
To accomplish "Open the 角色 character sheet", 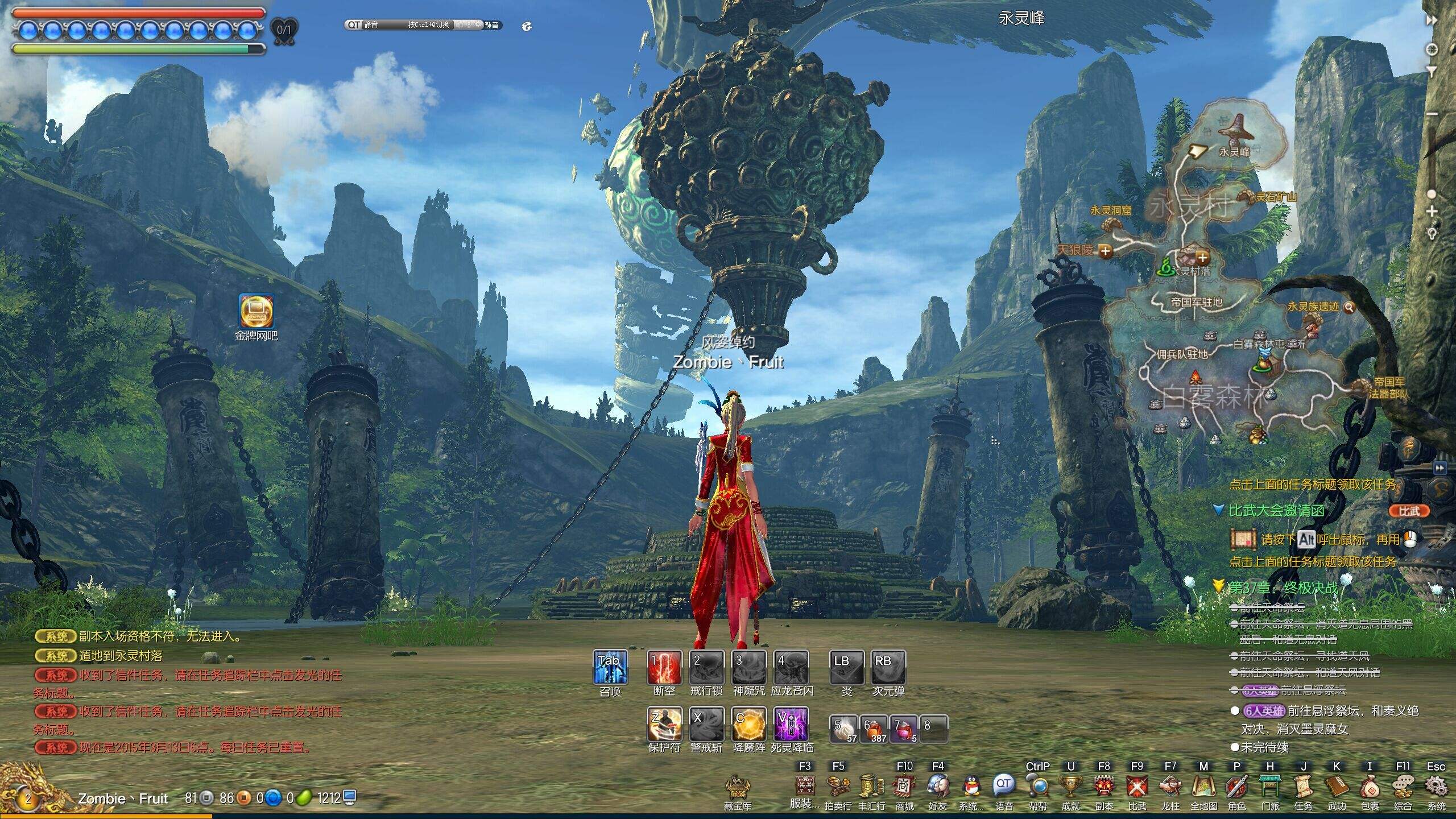I will 1236,788.
